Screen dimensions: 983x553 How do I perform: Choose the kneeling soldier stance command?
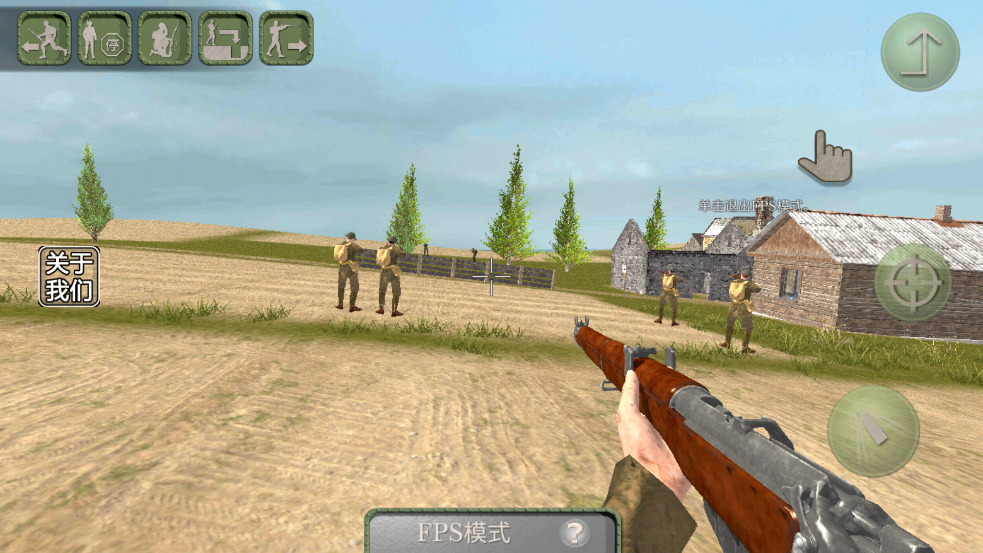tap(165, 38)
